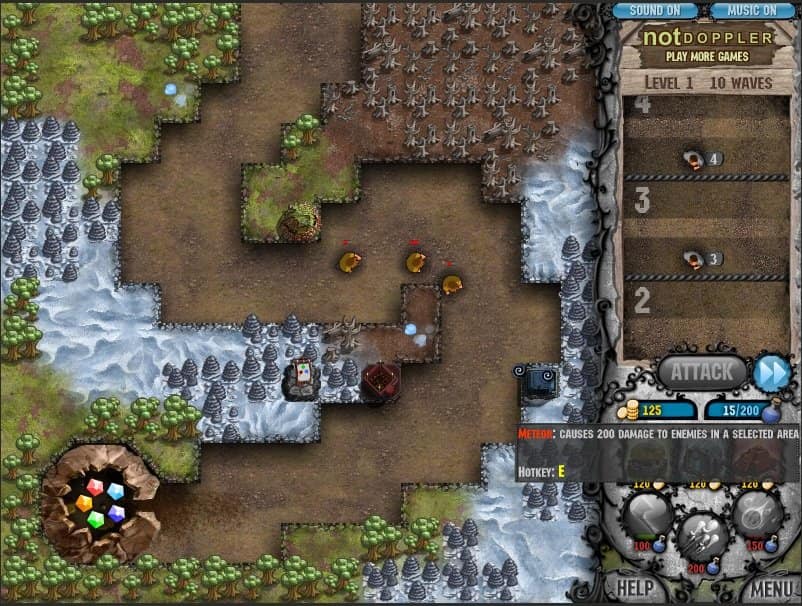Open the game Menu
Viewport: 802px width, 606px height.
click(x=771, y=586)
